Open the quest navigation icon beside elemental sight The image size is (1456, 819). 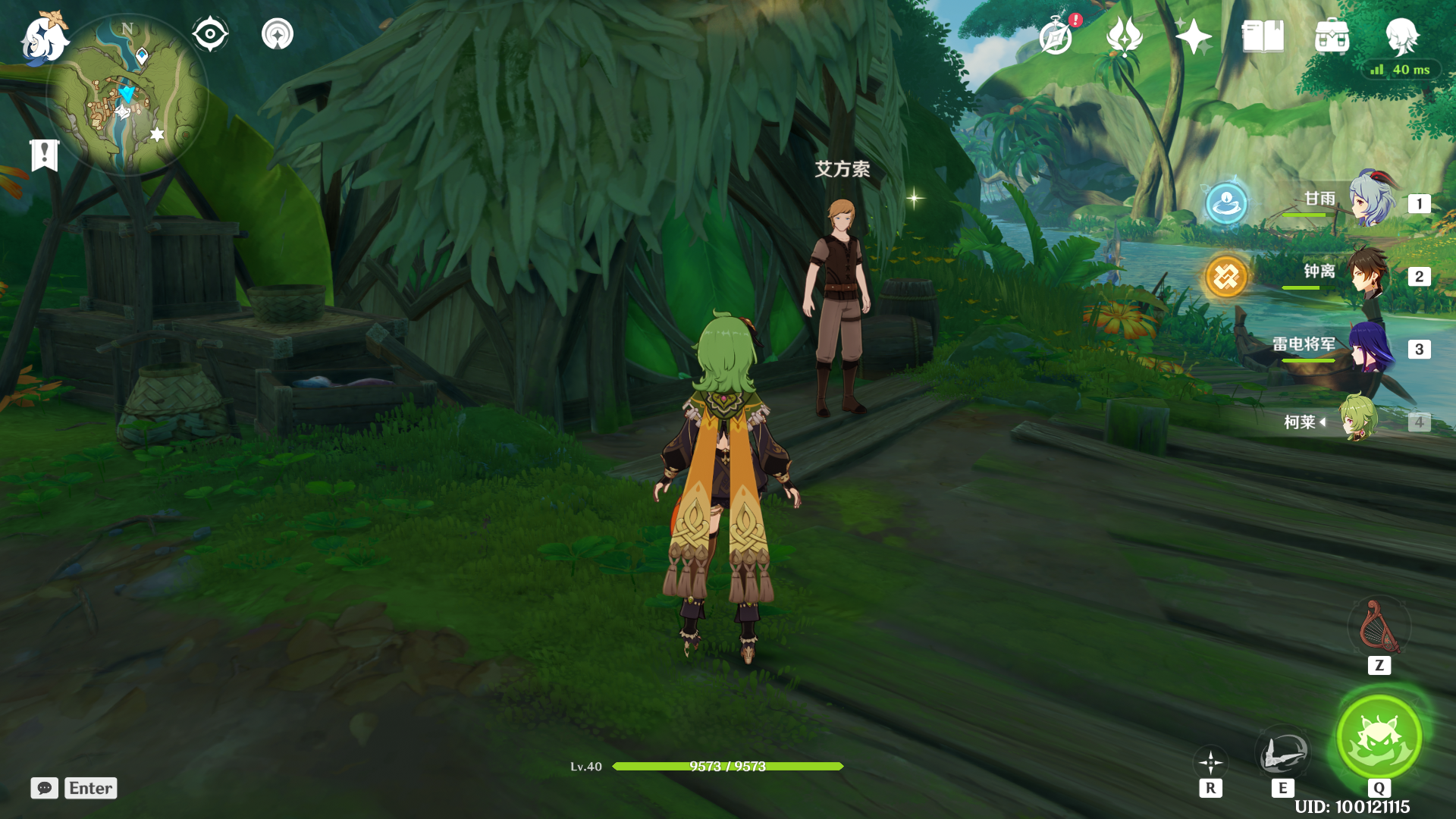click(x=278, y=34)
